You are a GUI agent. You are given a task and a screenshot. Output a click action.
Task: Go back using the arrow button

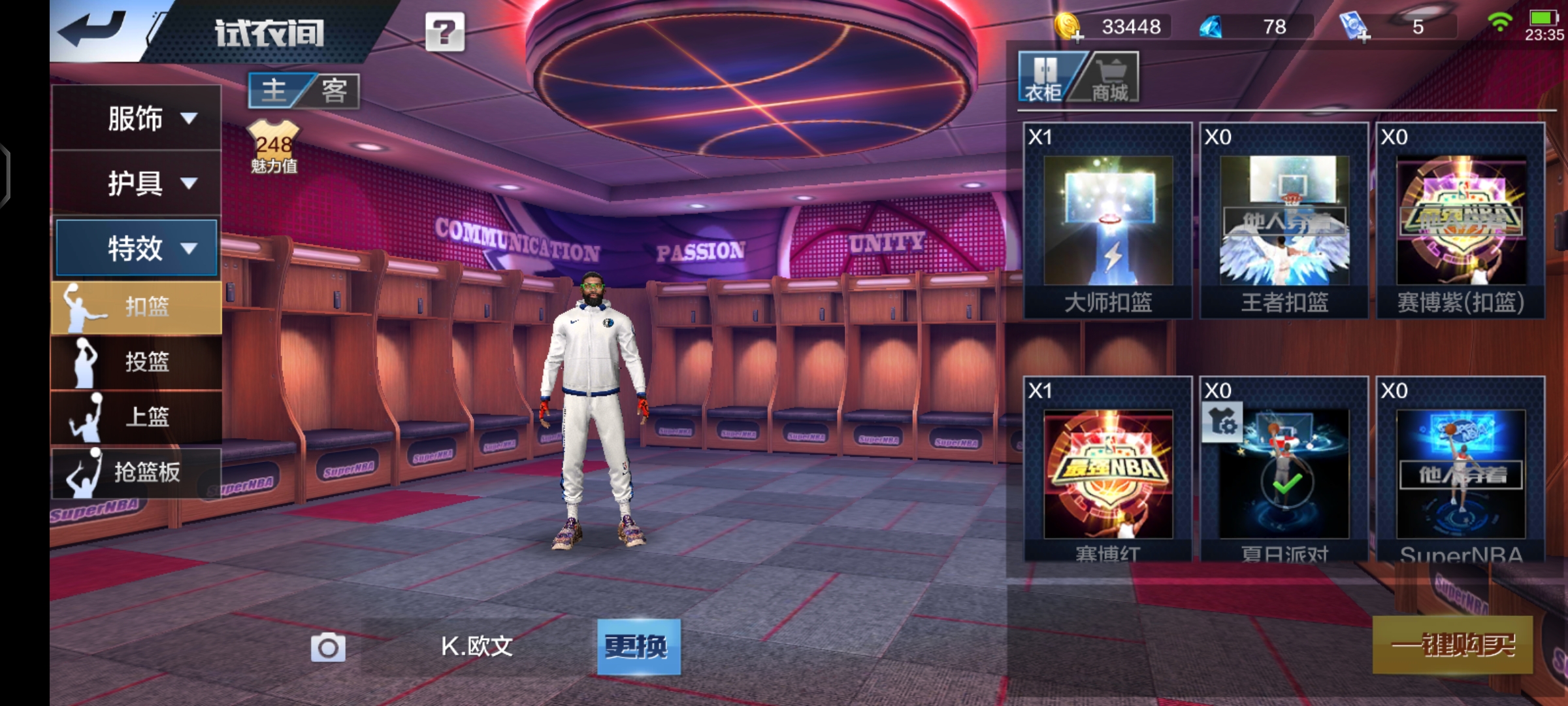coord(93,29)
